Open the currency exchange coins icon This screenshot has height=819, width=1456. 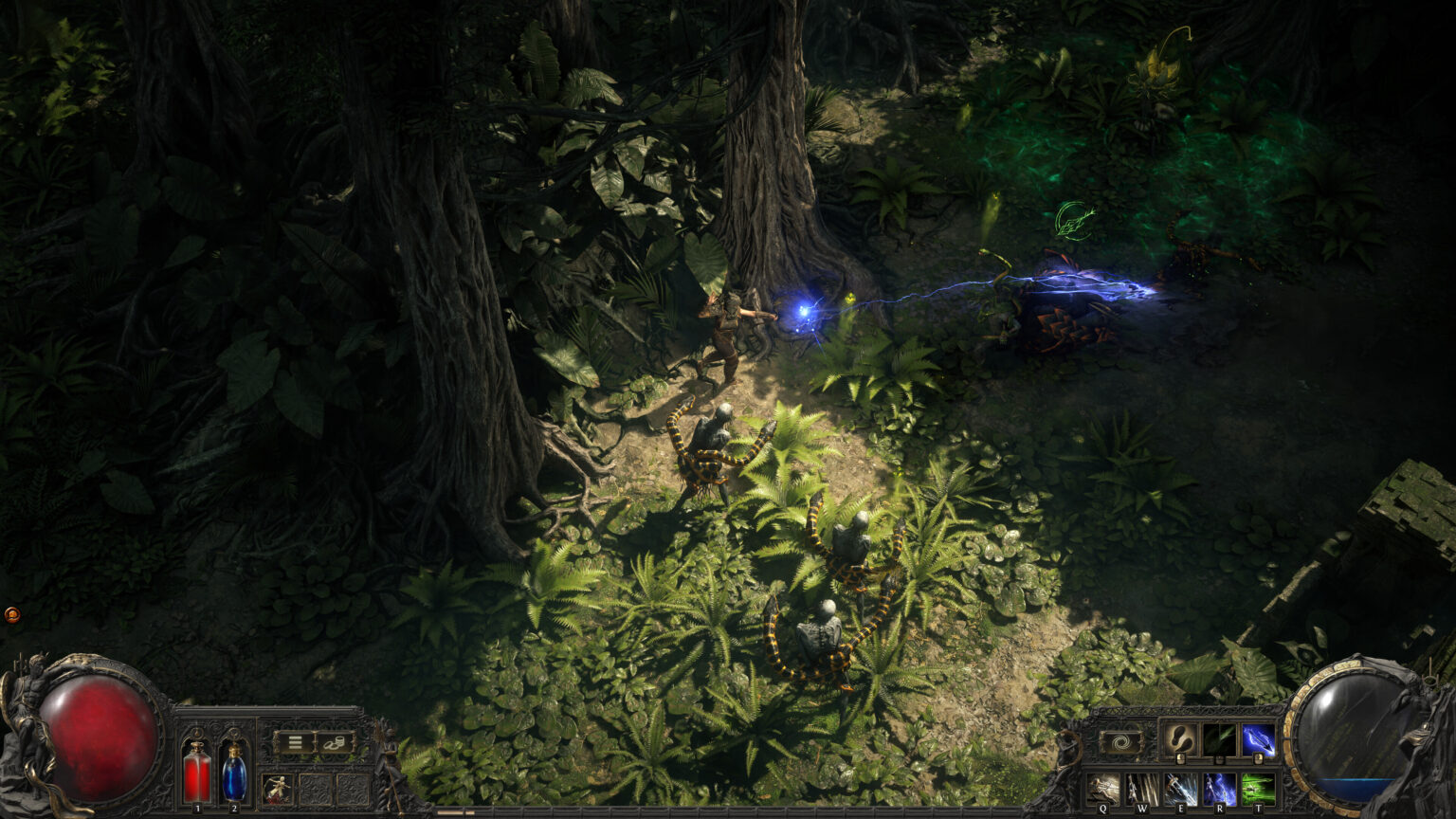335,743
